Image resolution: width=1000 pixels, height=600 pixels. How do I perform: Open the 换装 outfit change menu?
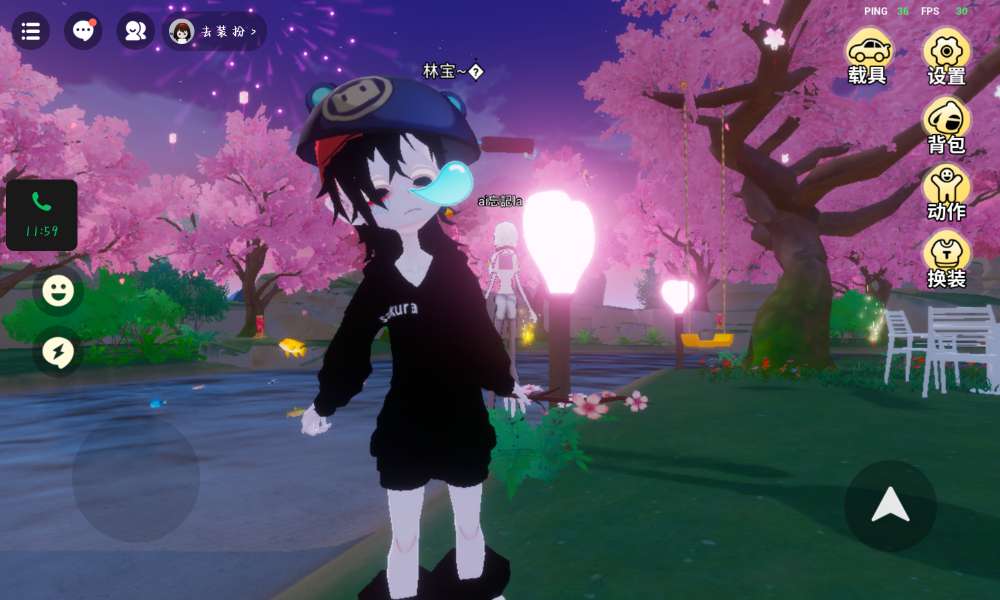pos(946,260)
